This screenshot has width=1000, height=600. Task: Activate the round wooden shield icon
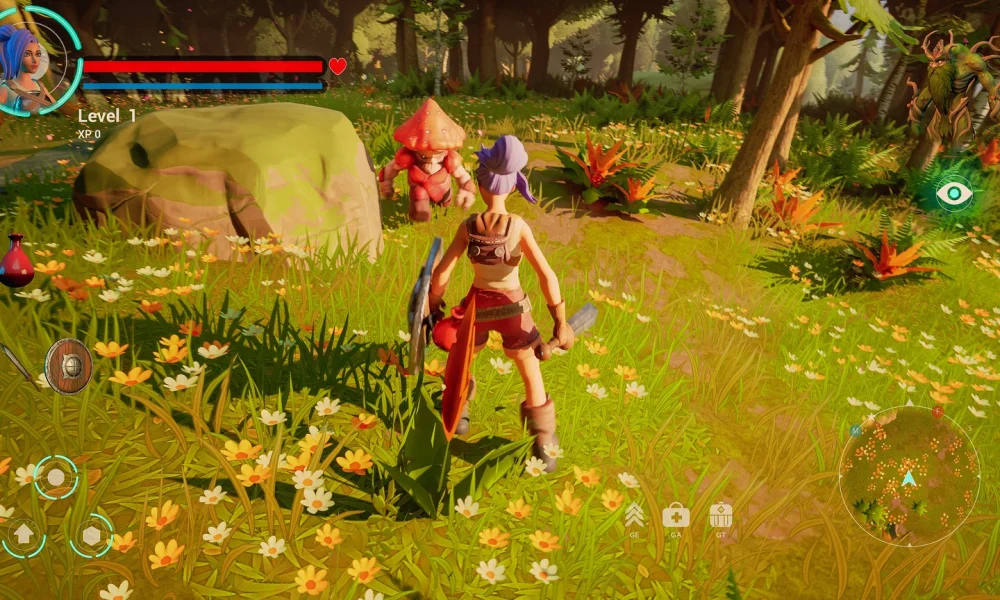[x=68, y=365]
